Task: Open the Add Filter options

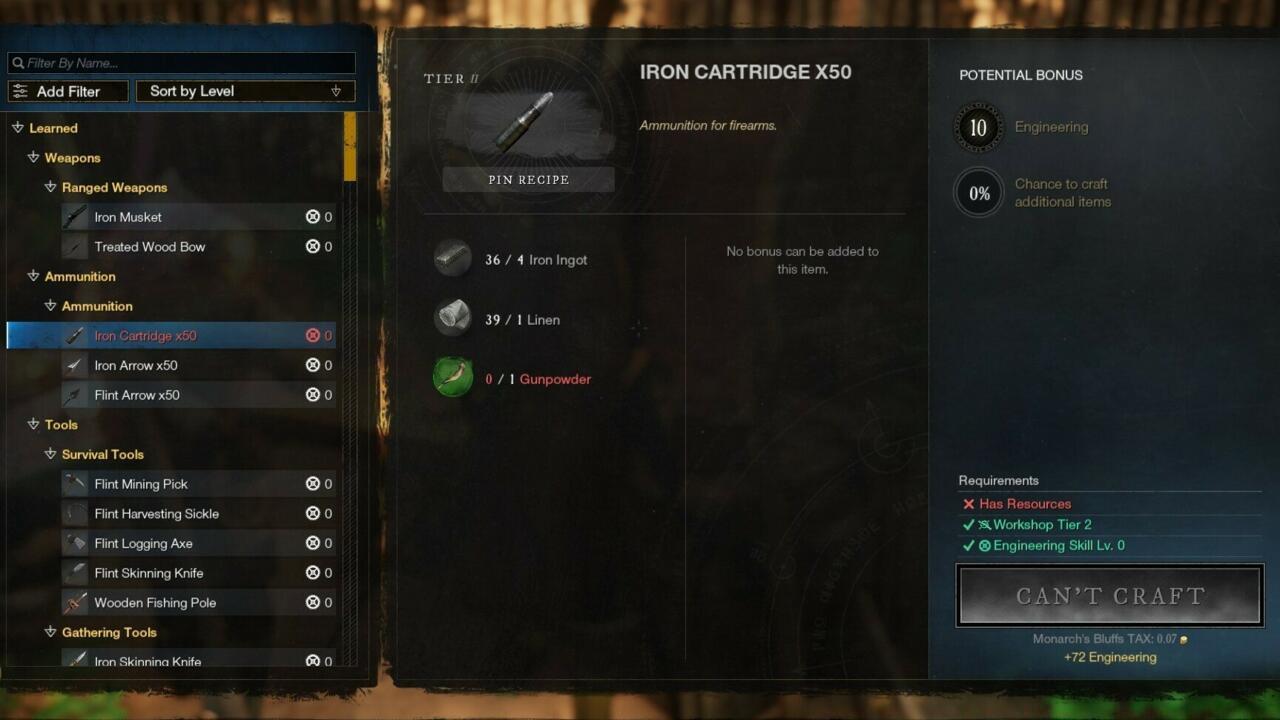Action: (x=68, y=91)
